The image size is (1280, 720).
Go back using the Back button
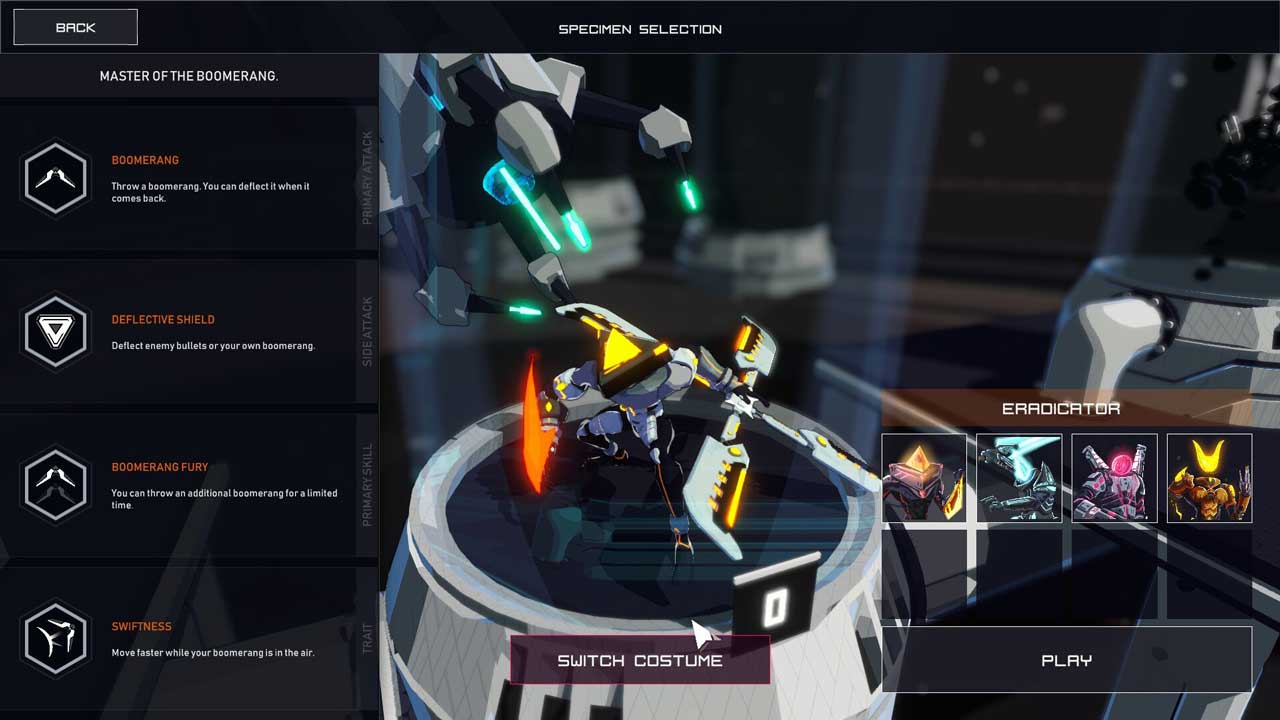tap(76, 28)
